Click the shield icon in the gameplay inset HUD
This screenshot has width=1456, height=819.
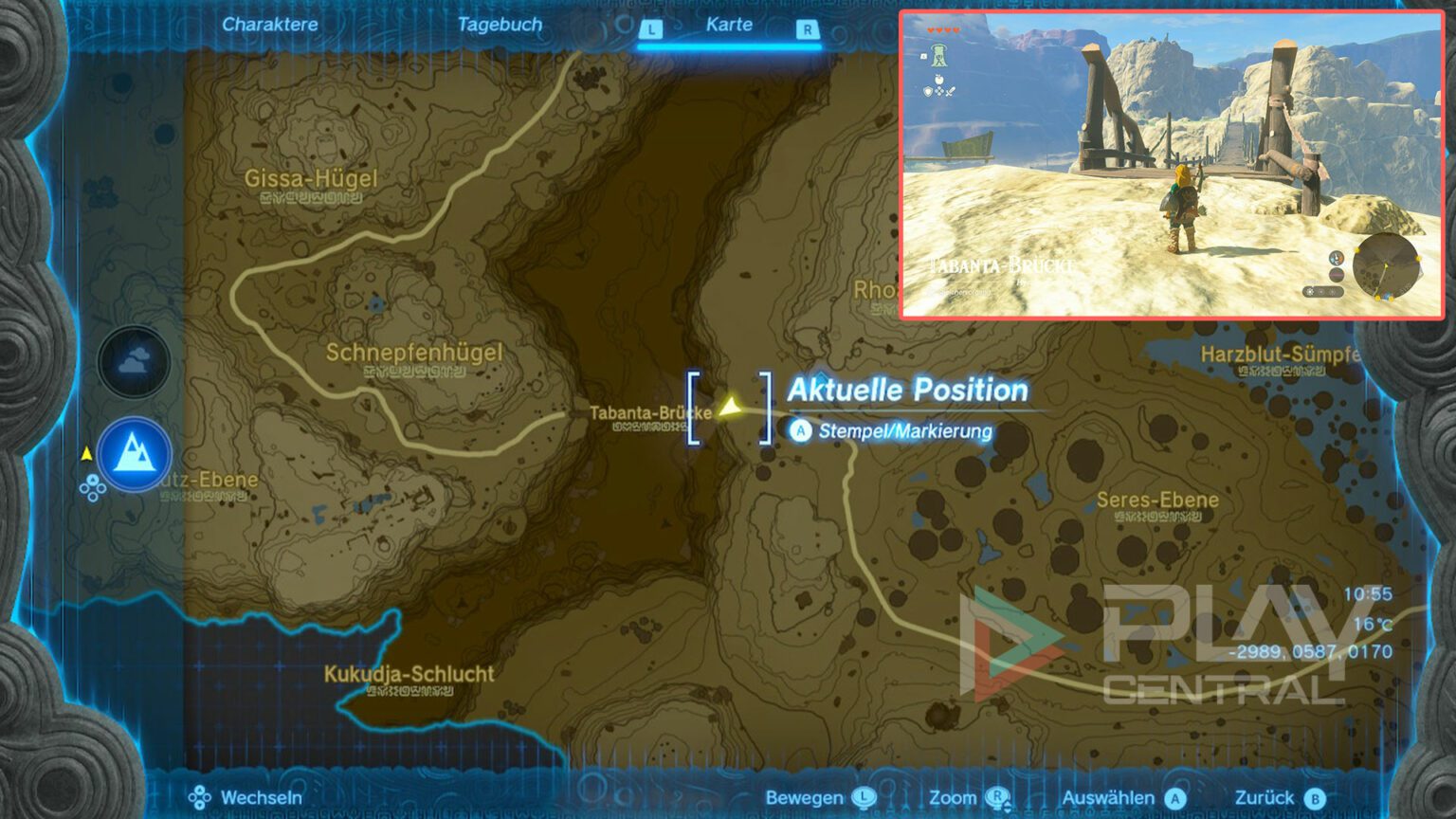[x=927, y=92]
